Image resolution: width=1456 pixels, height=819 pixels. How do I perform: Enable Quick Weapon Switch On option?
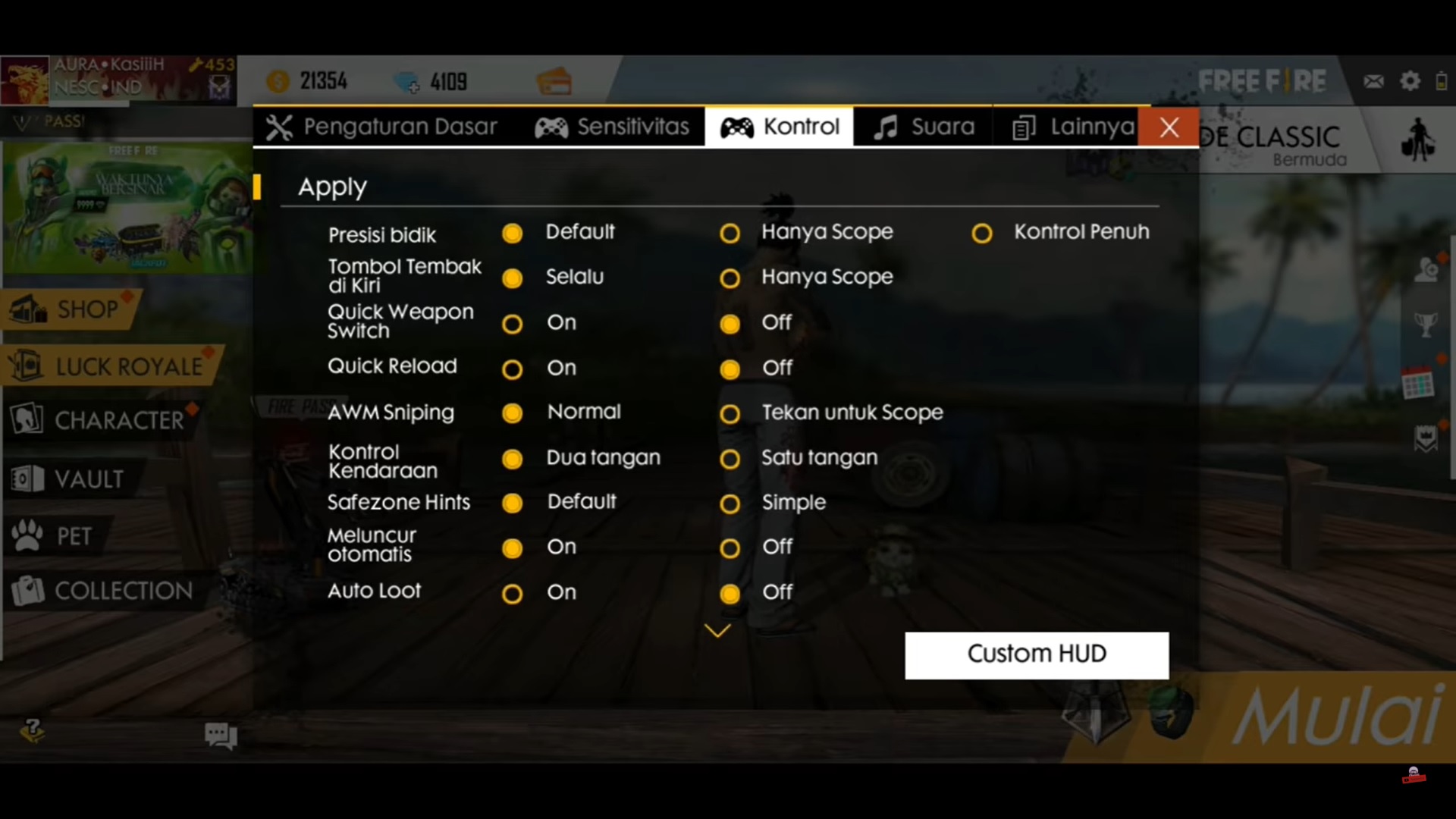point(513,324)
